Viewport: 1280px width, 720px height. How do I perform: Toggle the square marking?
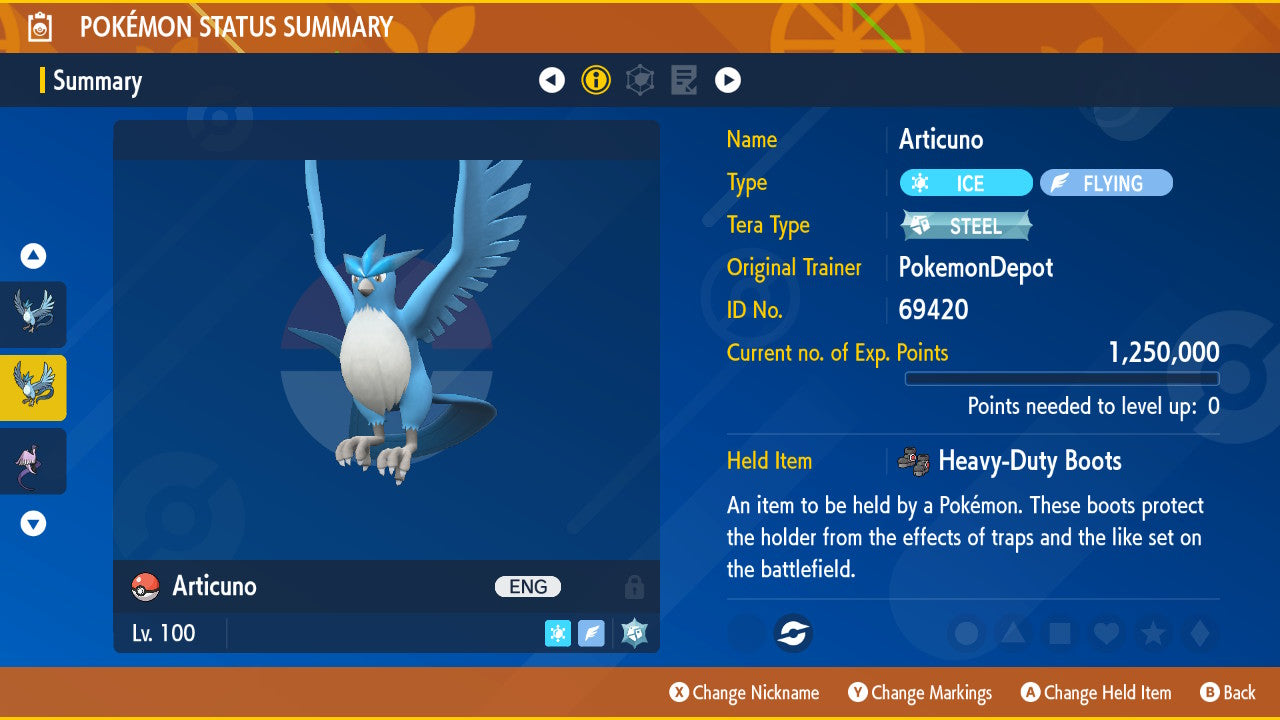1060,633
